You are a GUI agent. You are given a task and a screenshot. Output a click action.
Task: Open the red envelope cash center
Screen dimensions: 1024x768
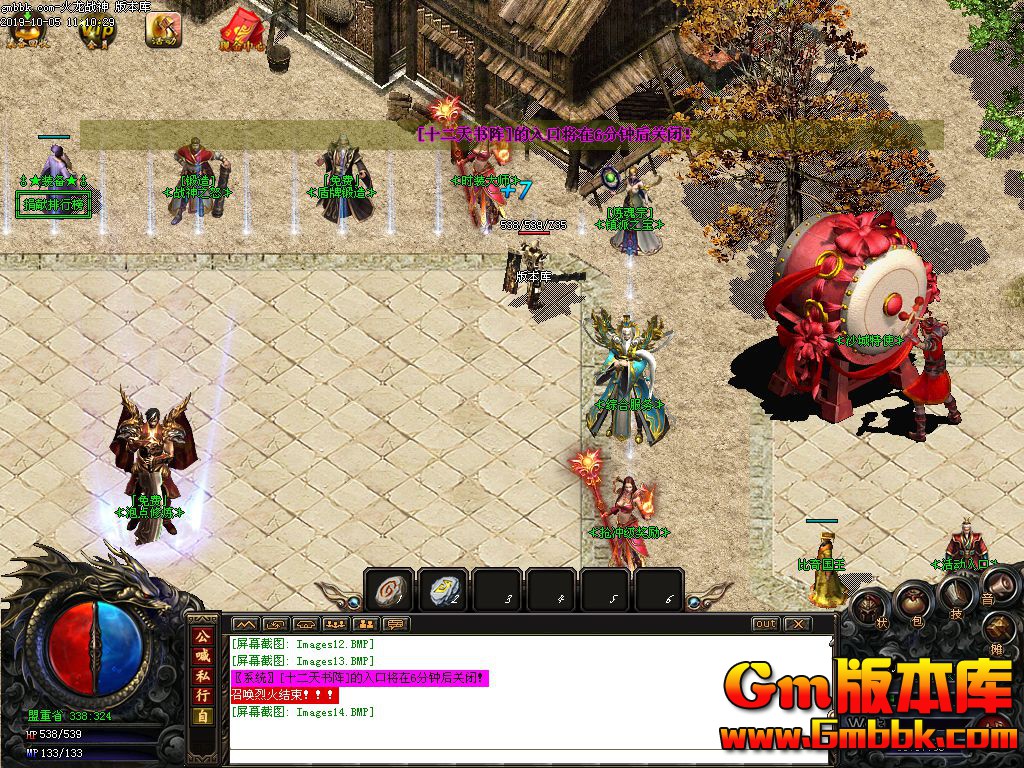[x=242, y=30]
